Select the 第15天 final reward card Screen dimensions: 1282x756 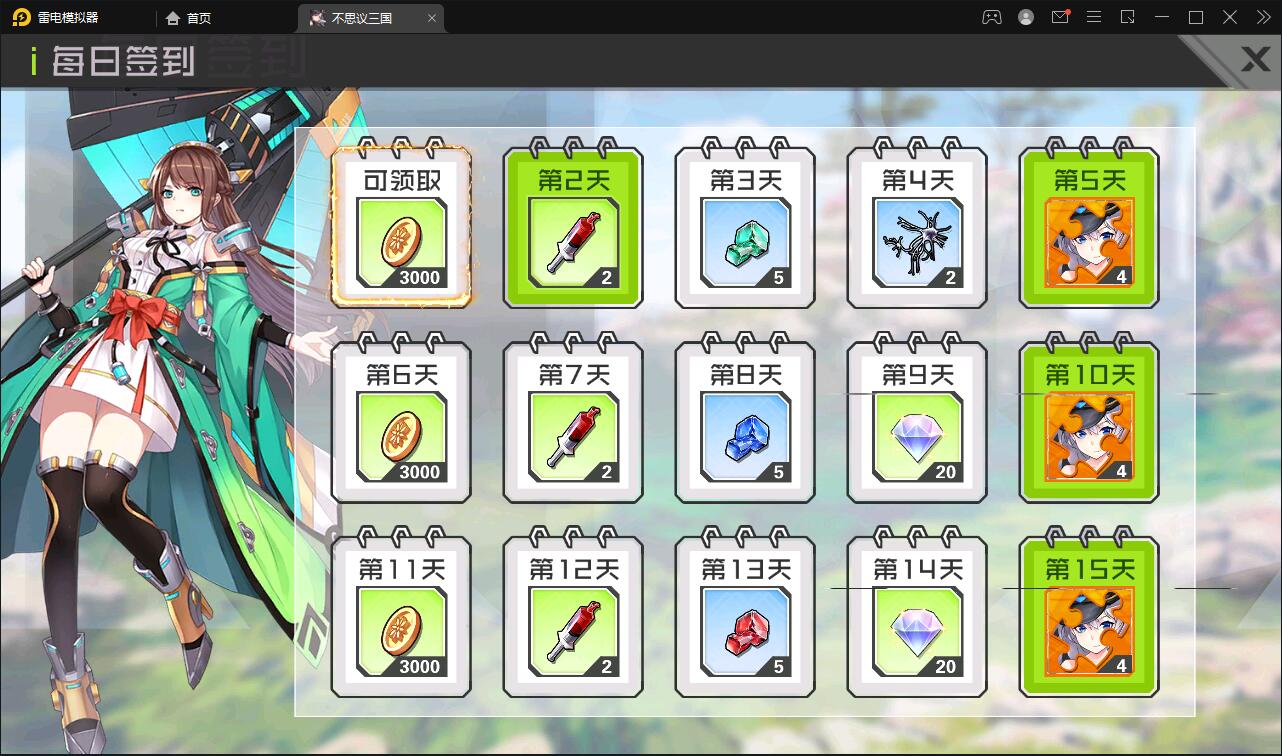(x=1088, y=615)
